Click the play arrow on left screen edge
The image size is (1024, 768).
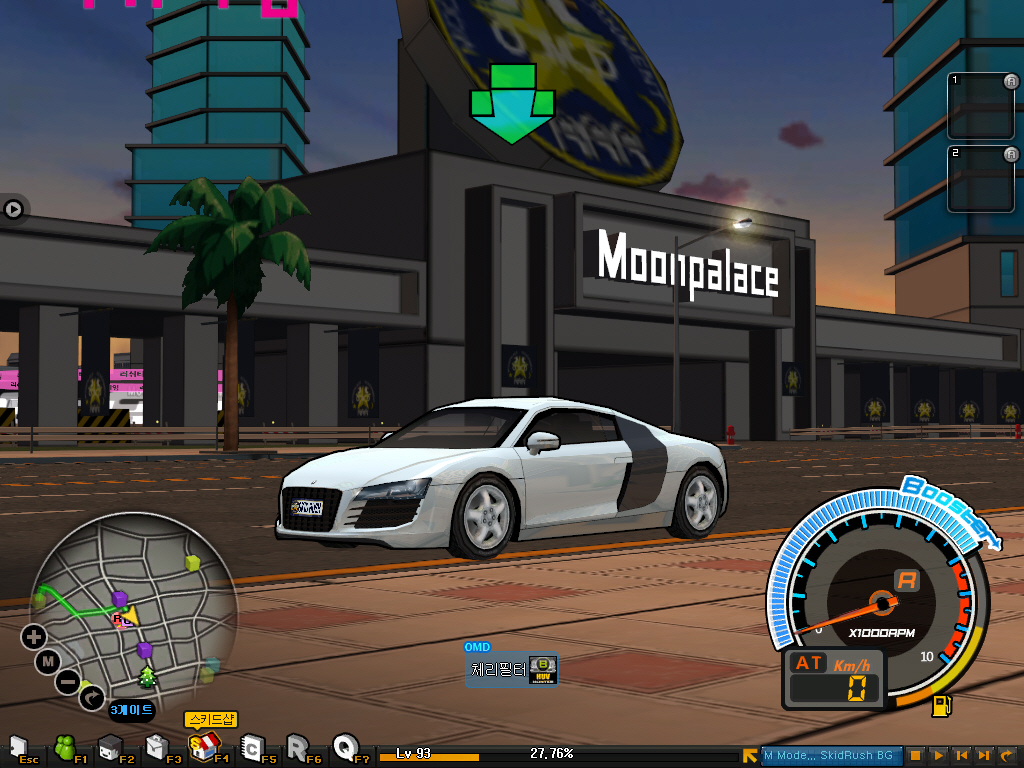click(x=13, y=209)
